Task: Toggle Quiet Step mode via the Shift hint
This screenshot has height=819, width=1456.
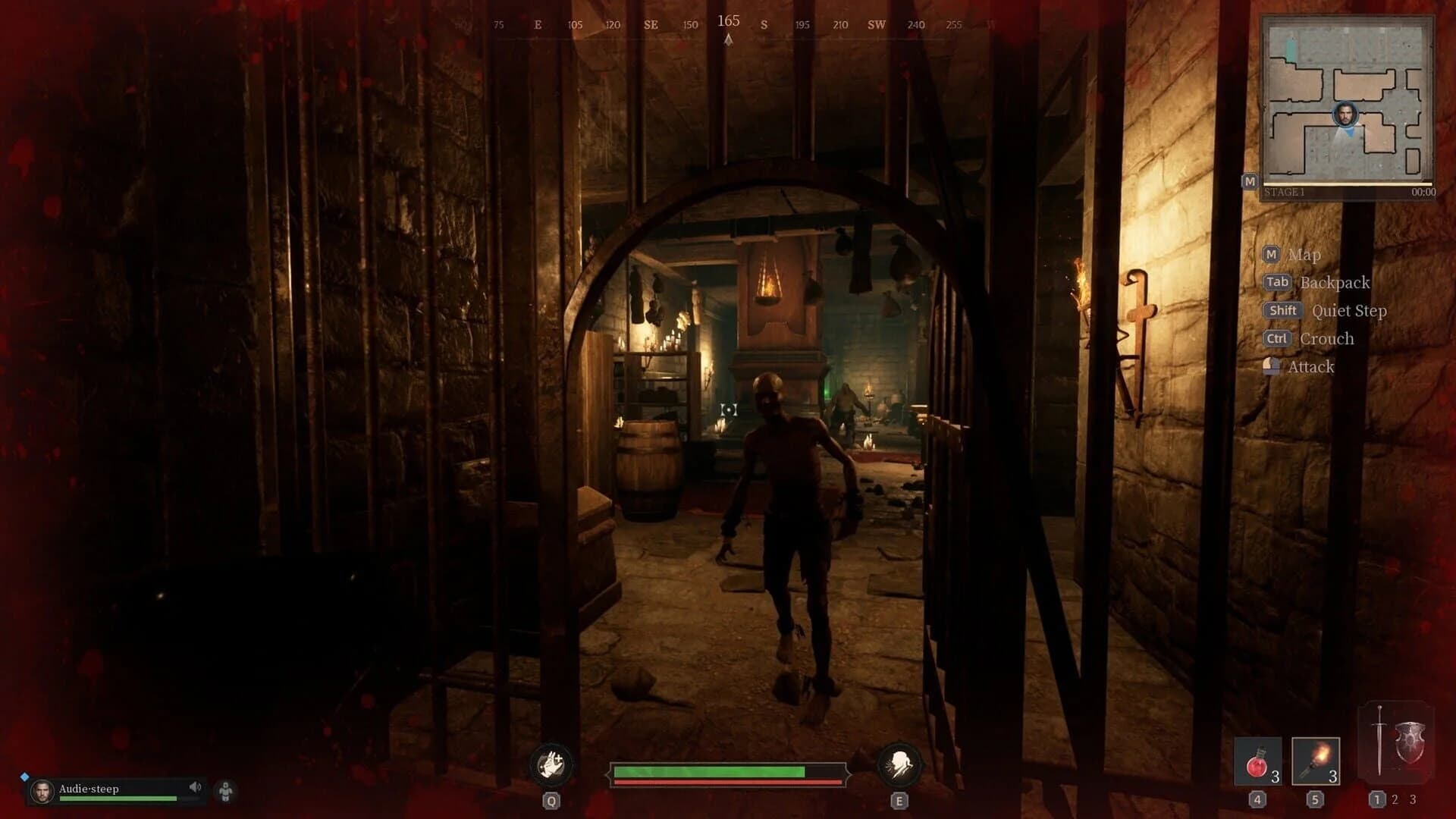Action: pyautogui.click(x=1282, y=310)
